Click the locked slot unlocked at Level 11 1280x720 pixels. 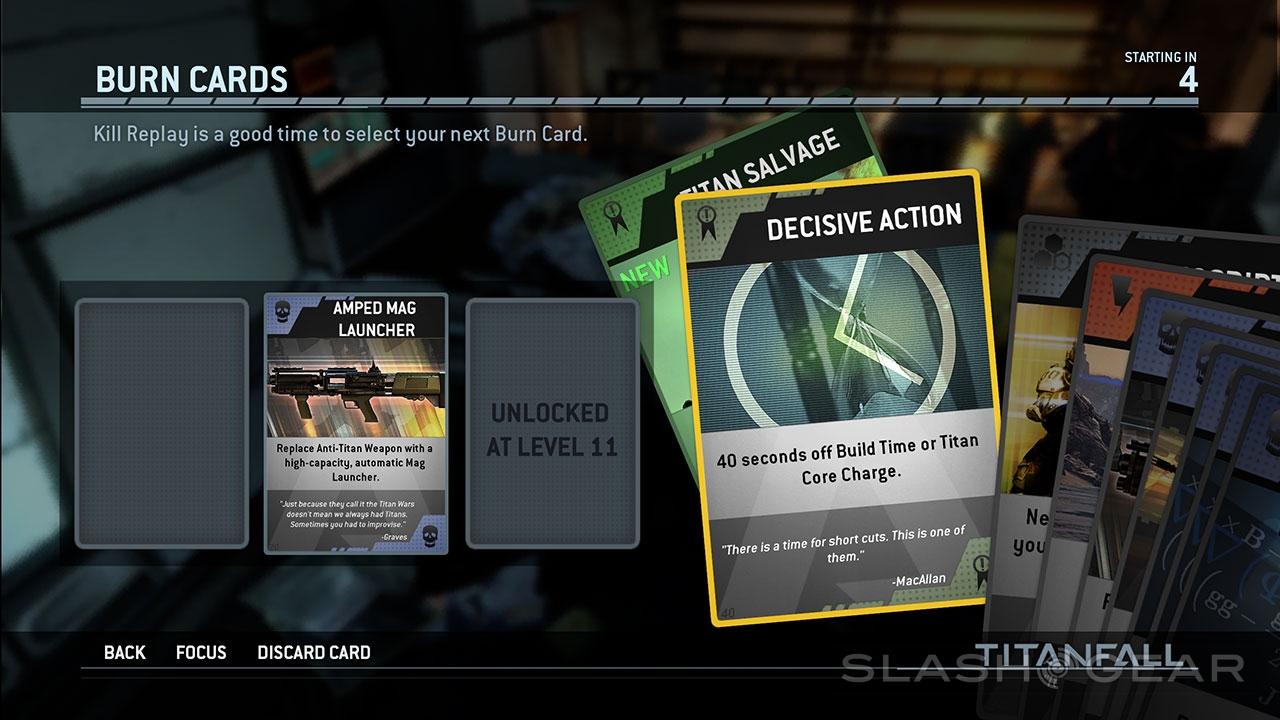(552, 424)
